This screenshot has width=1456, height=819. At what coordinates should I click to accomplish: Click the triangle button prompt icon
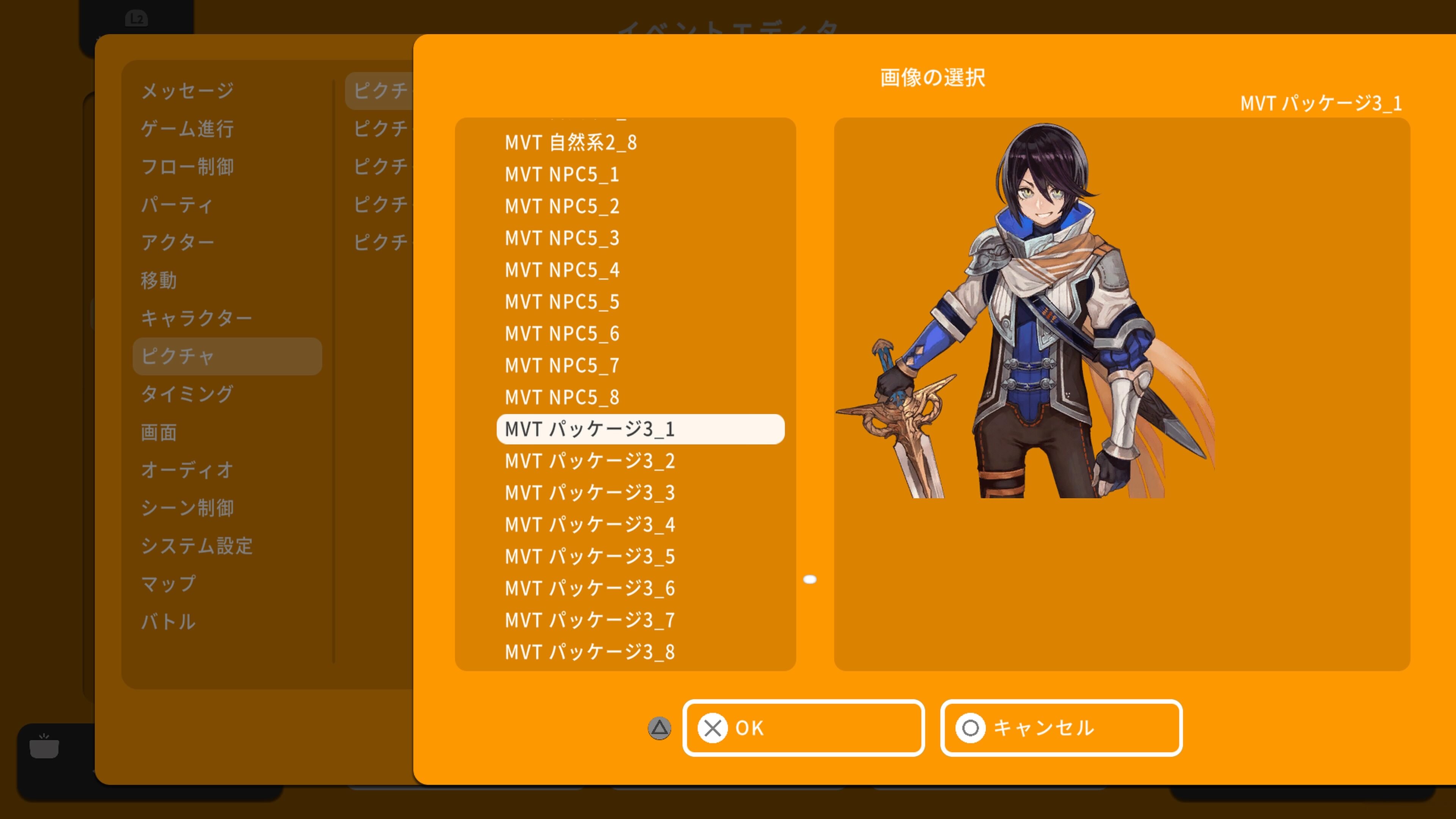[x=659, y=728]
